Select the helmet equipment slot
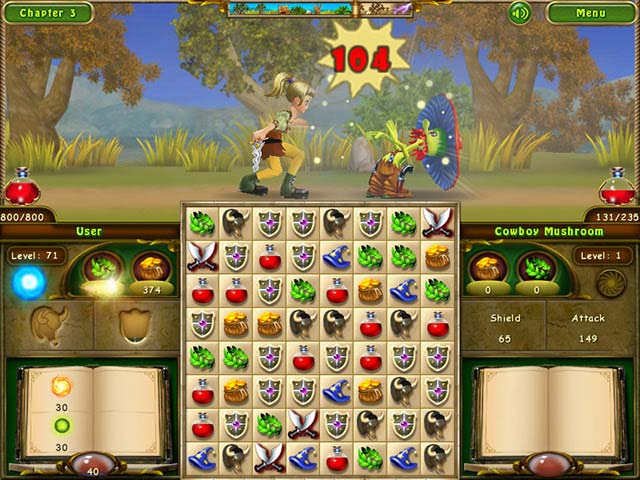 click(x=48, y=325)
